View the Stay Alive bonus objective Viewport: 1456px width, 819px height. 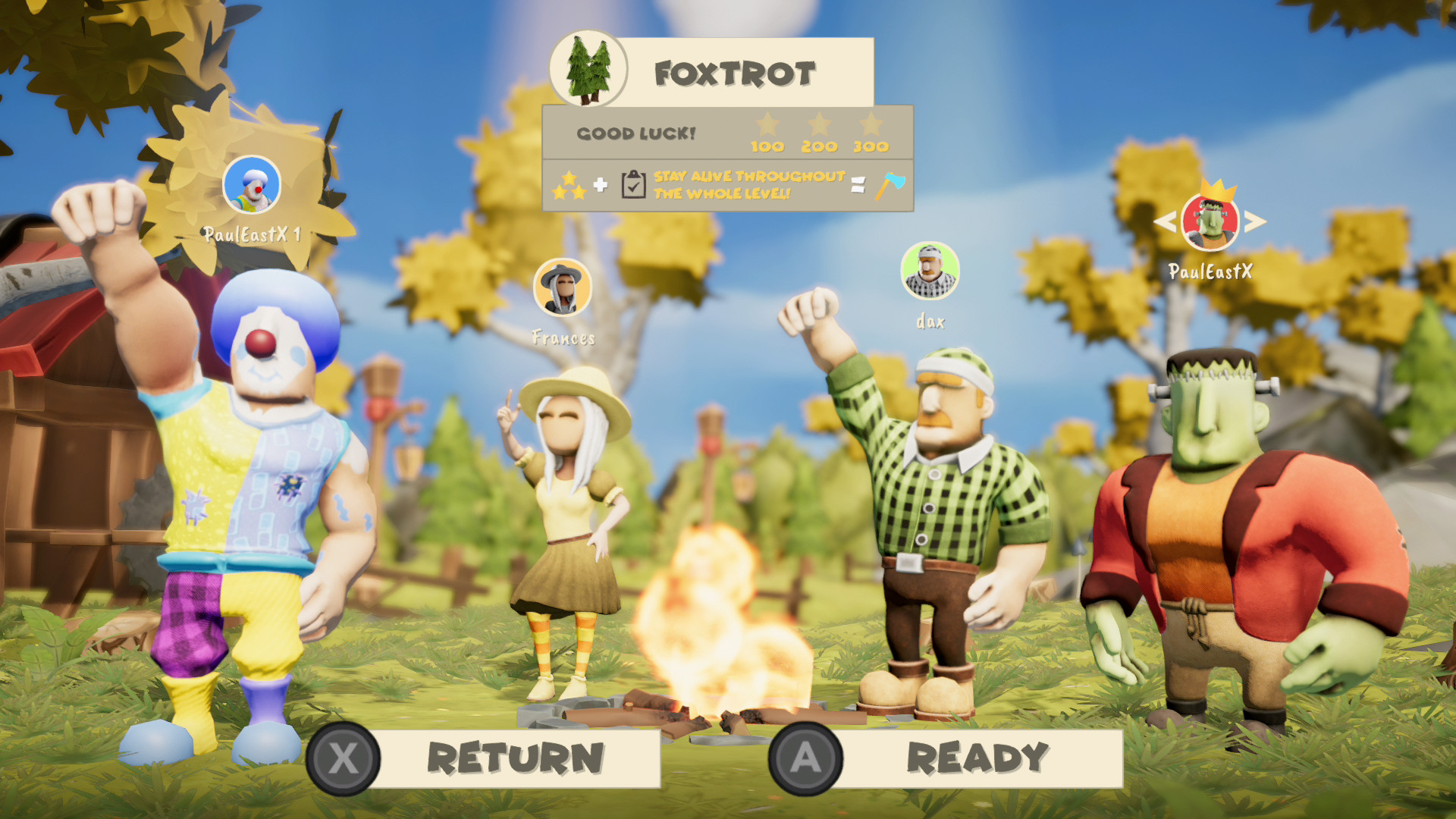[x=748, y=185]
